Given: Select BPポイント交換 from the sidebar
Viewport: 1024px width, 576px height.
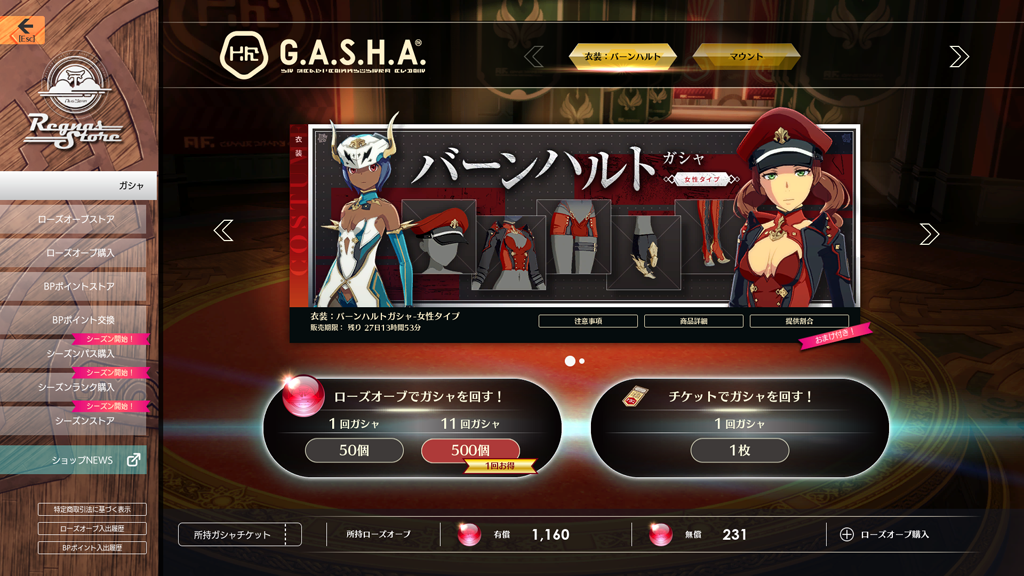Looking at the screenshot, I should [x=75, y=320].
